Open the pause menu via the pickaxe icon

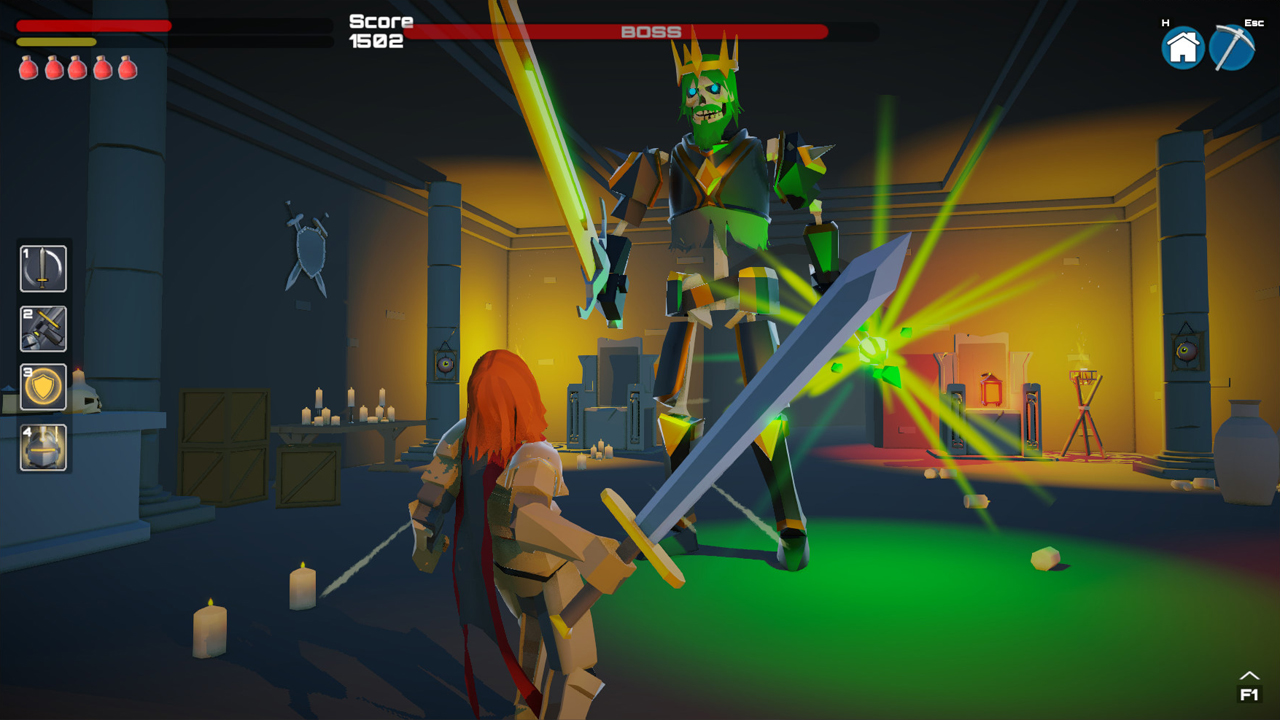tap(1233, 47)
